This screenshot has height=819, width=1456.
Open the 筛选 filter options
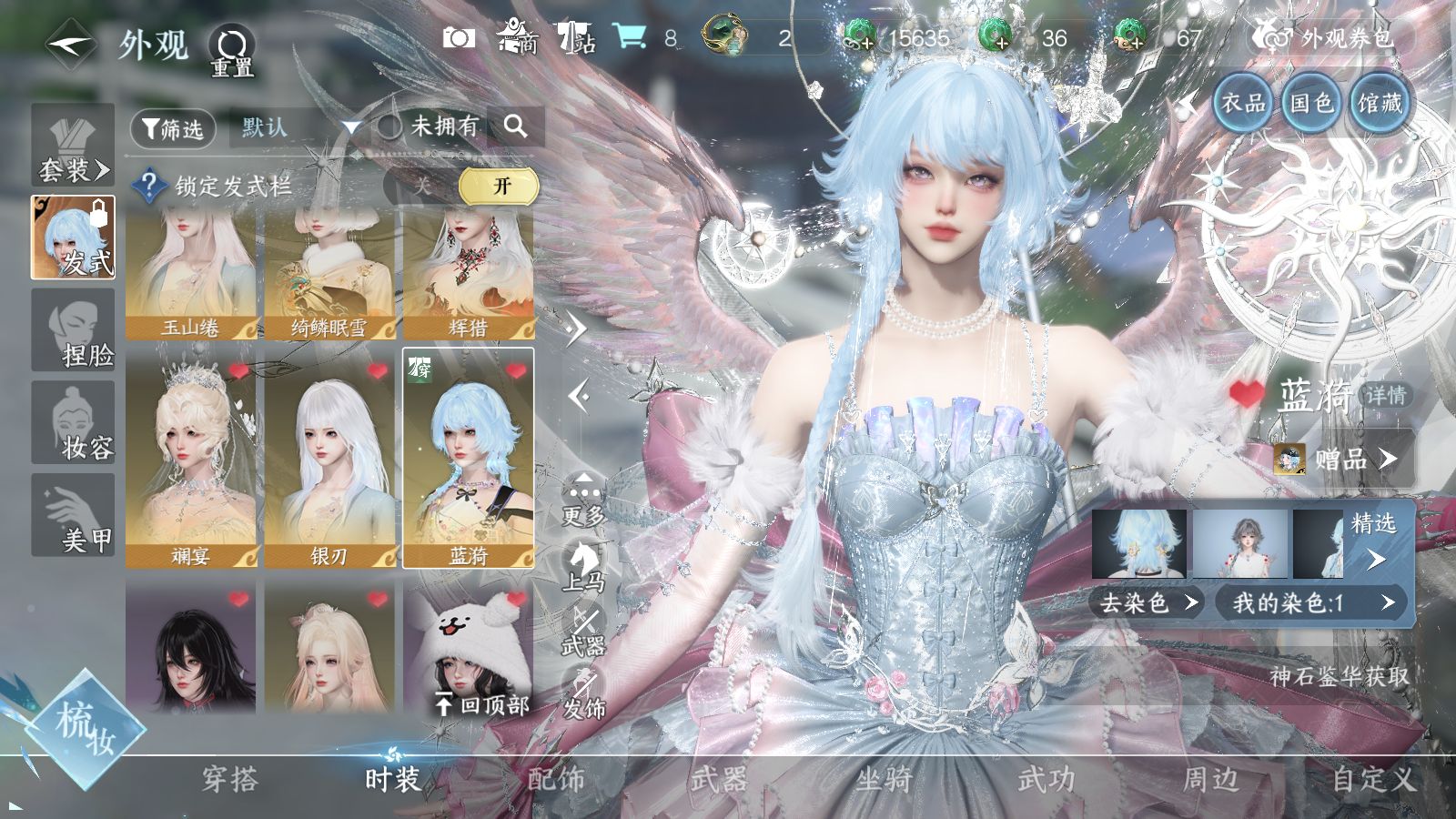[173, 129]
